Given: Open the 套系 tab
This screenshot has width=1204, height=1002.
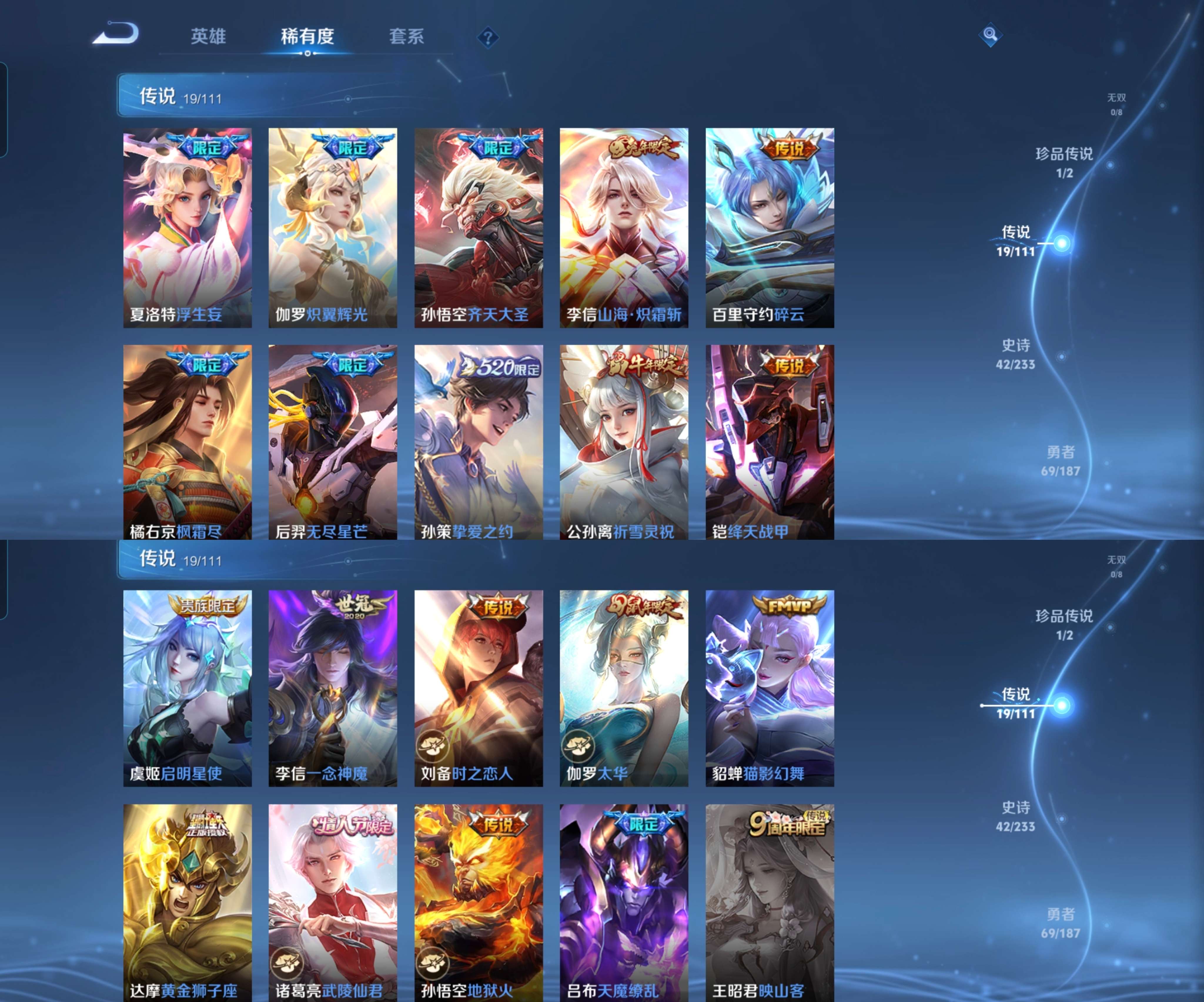Looking at the screenshot, I should 407,37.
